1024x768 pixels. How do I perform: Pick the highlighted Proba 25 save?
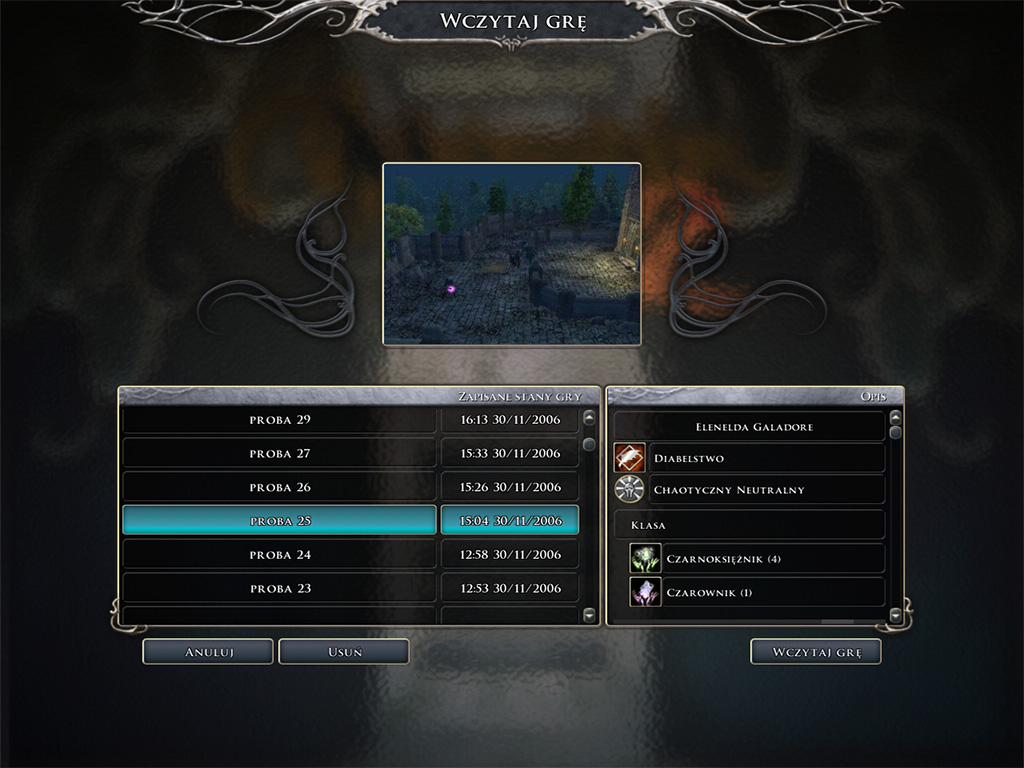point(280,521)
